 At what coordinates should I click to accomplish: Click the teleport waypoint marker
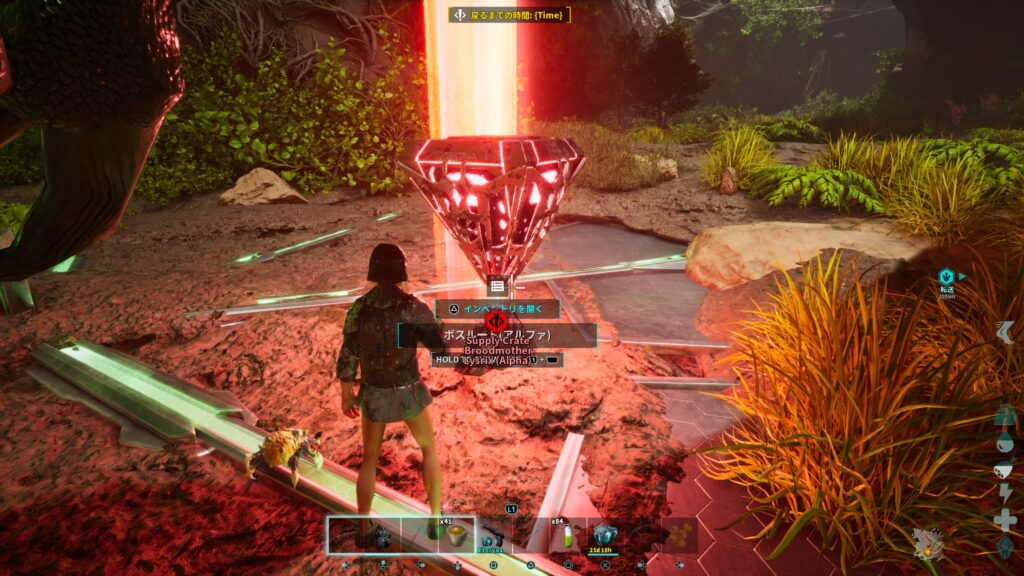(x=946, y=276)
